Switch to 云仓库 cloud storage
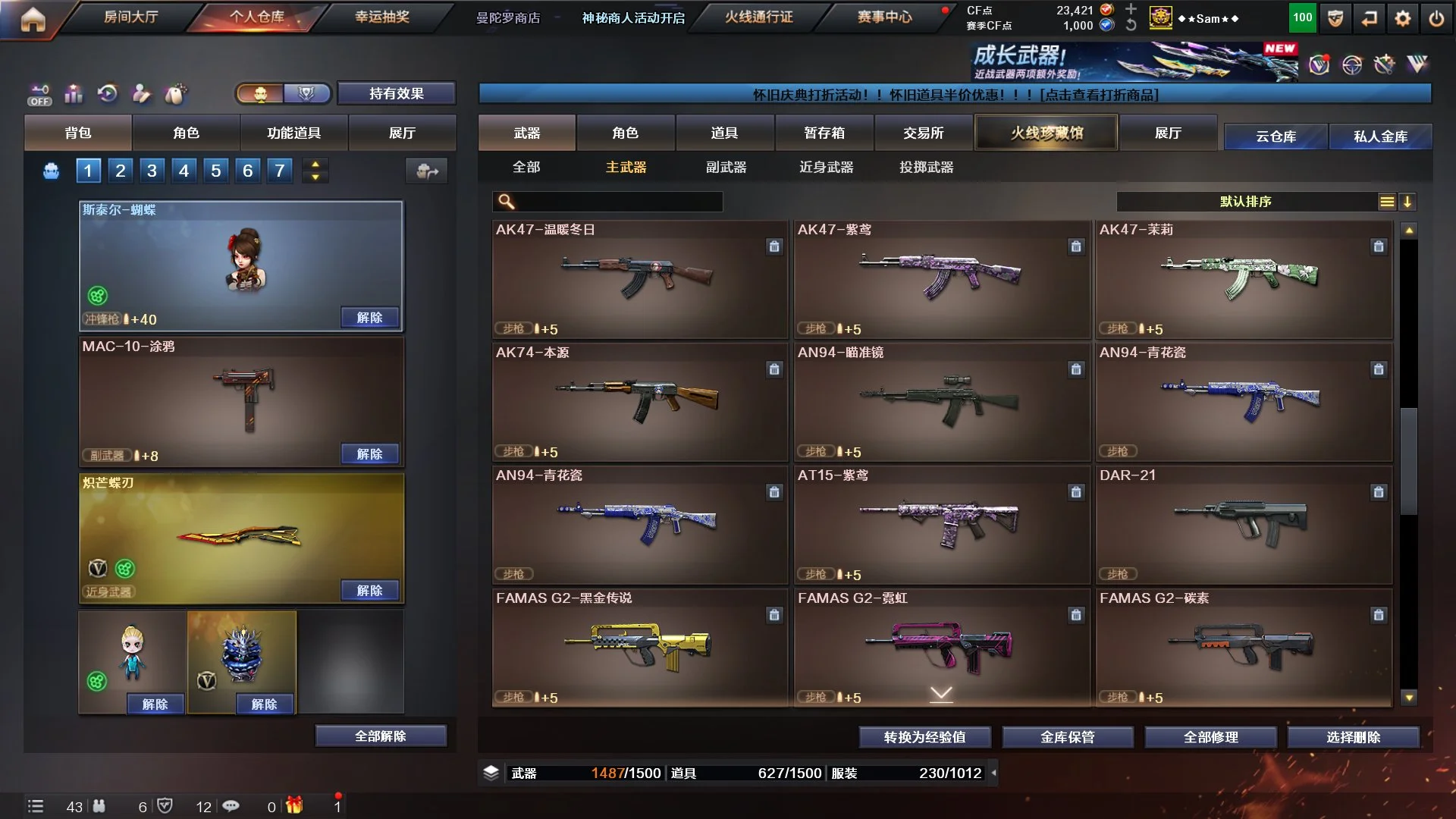This screenshot has width=1456, height=819. 1276,136
